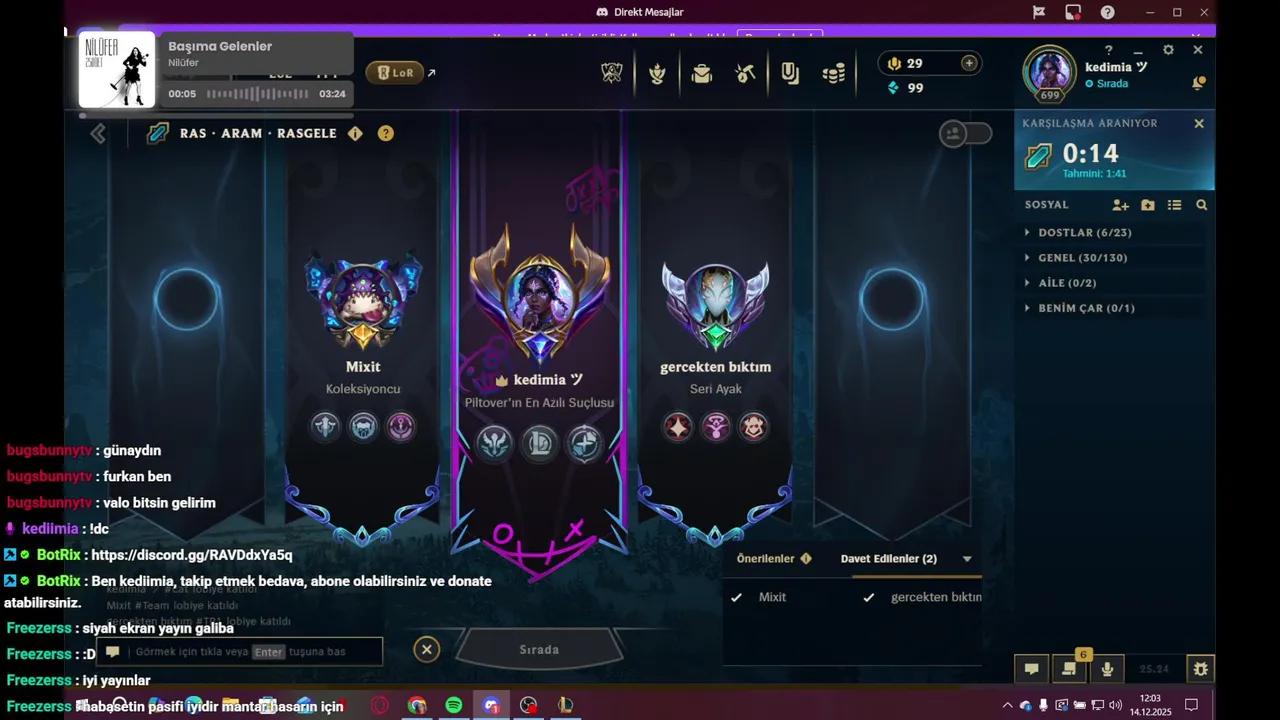
Task: Toggle the open party switch in lobby
Action: (x=965, y=133)
